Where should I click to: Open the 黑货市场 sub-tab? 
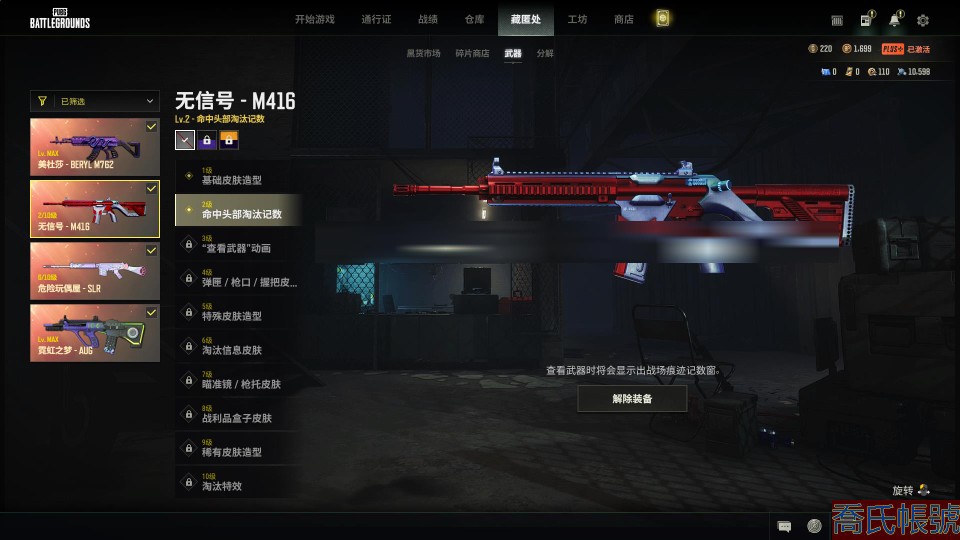(423, 53)
